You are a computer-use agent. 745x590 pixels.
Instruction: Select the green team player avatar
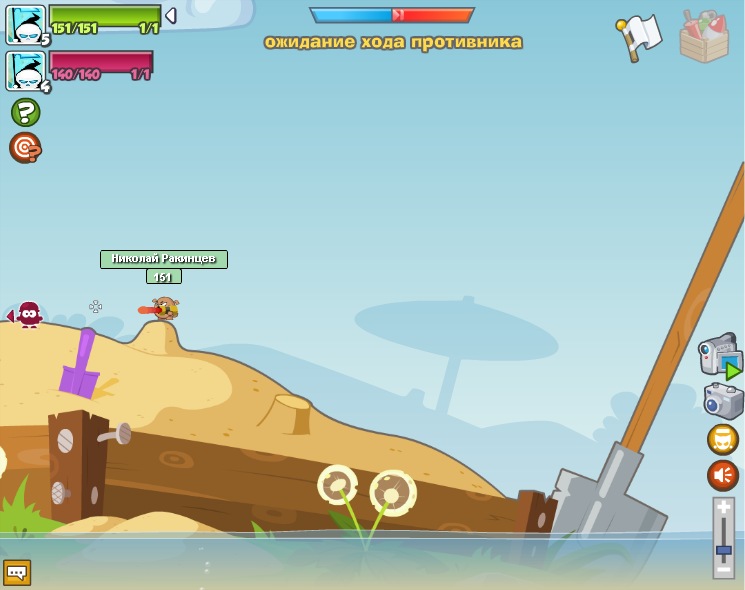pos(25,25)
